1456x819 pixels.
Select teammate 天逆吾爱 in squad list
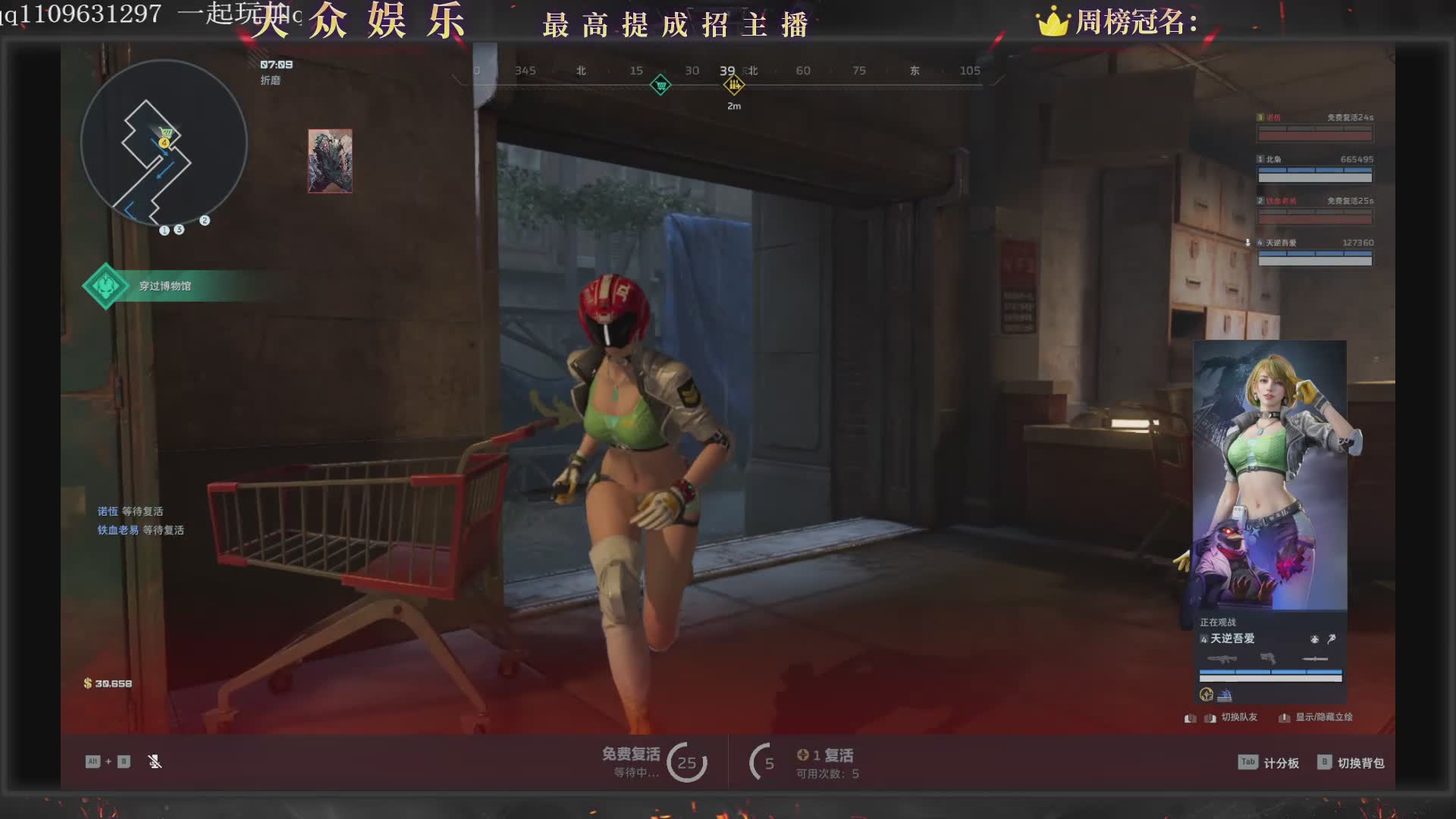1314,252
